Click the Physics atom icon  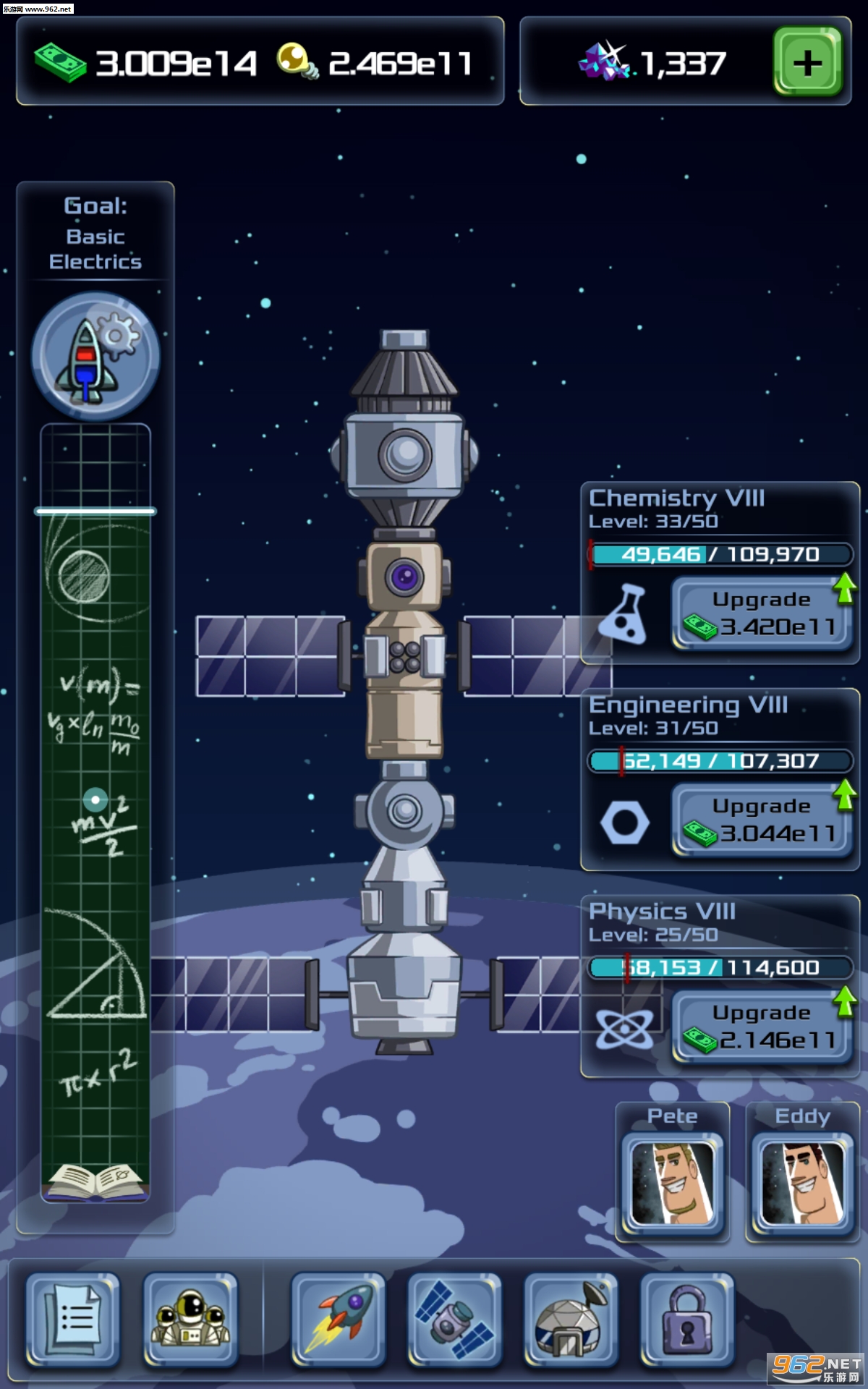pos(624,1028)
